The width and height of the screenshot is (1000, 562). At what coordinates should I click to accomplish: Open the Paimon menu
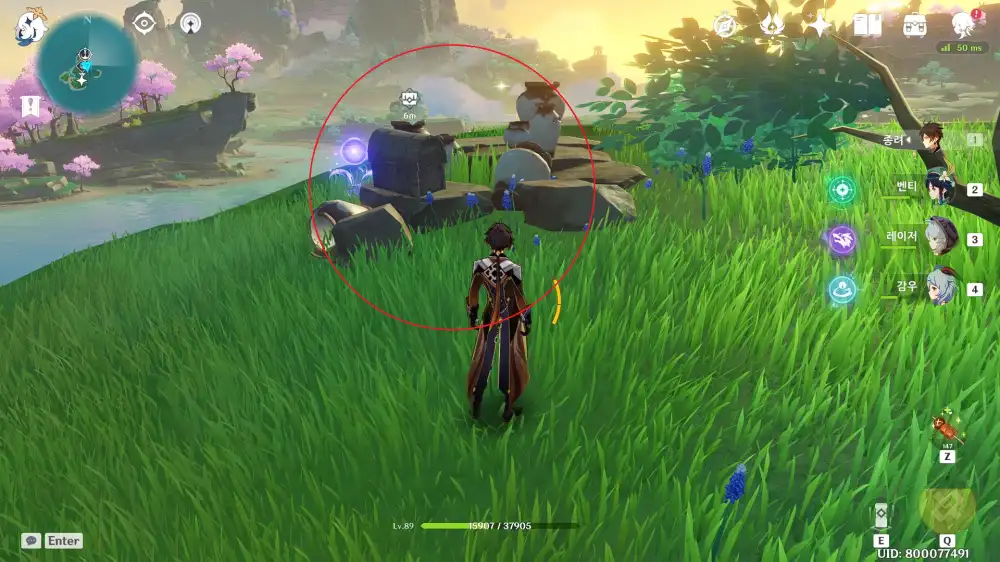pyautogui.click(x=30, y=27)
